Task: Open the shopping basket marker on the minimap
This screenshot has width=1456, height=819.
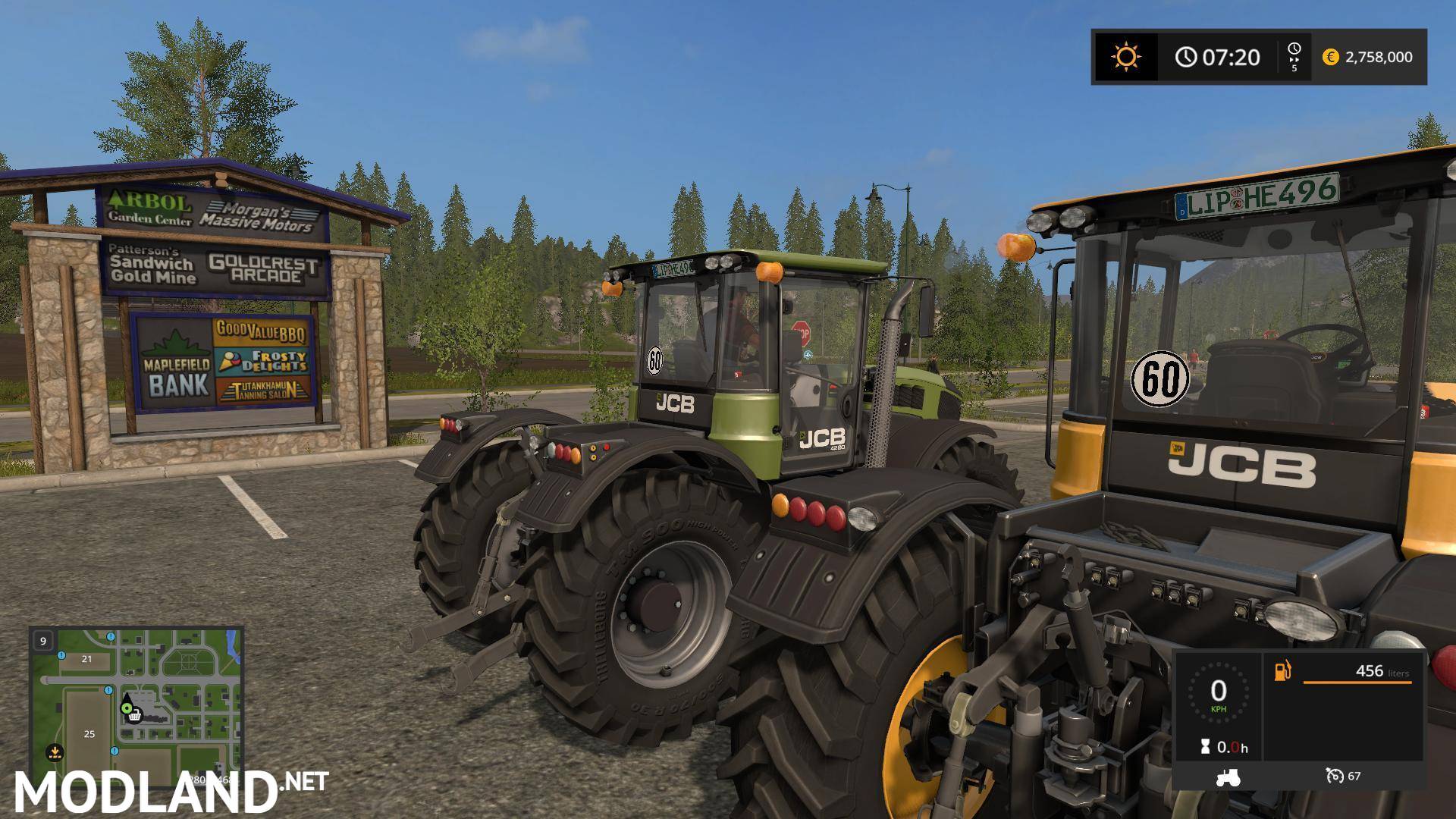Action: 135,717
